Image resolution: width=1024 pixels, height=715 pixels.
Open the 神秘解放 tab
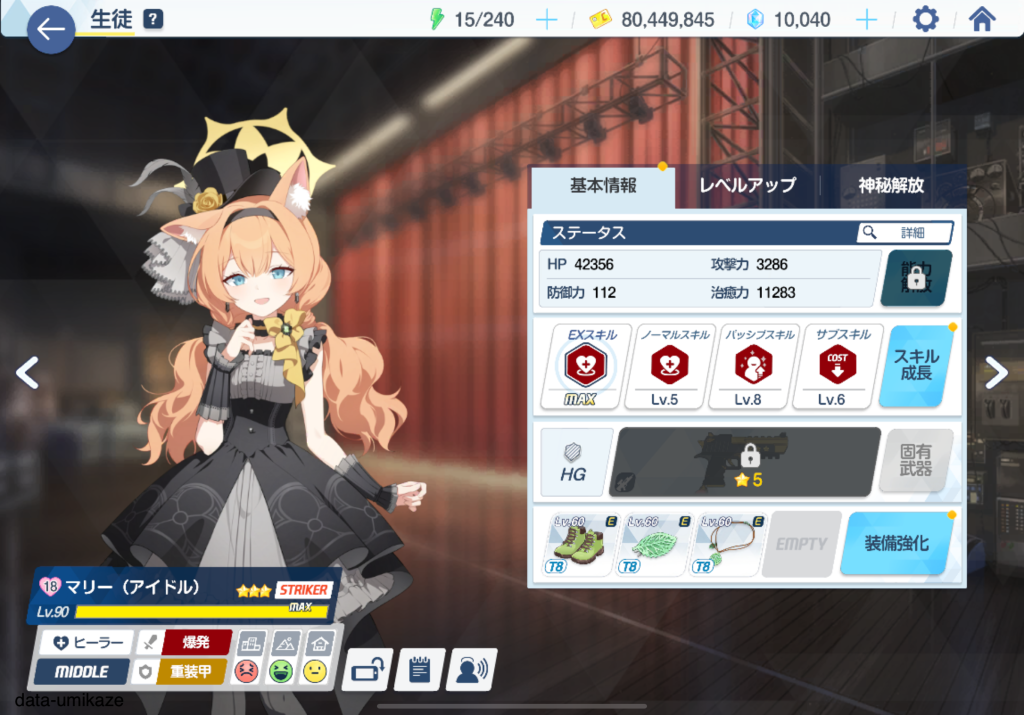pos(891,185)
